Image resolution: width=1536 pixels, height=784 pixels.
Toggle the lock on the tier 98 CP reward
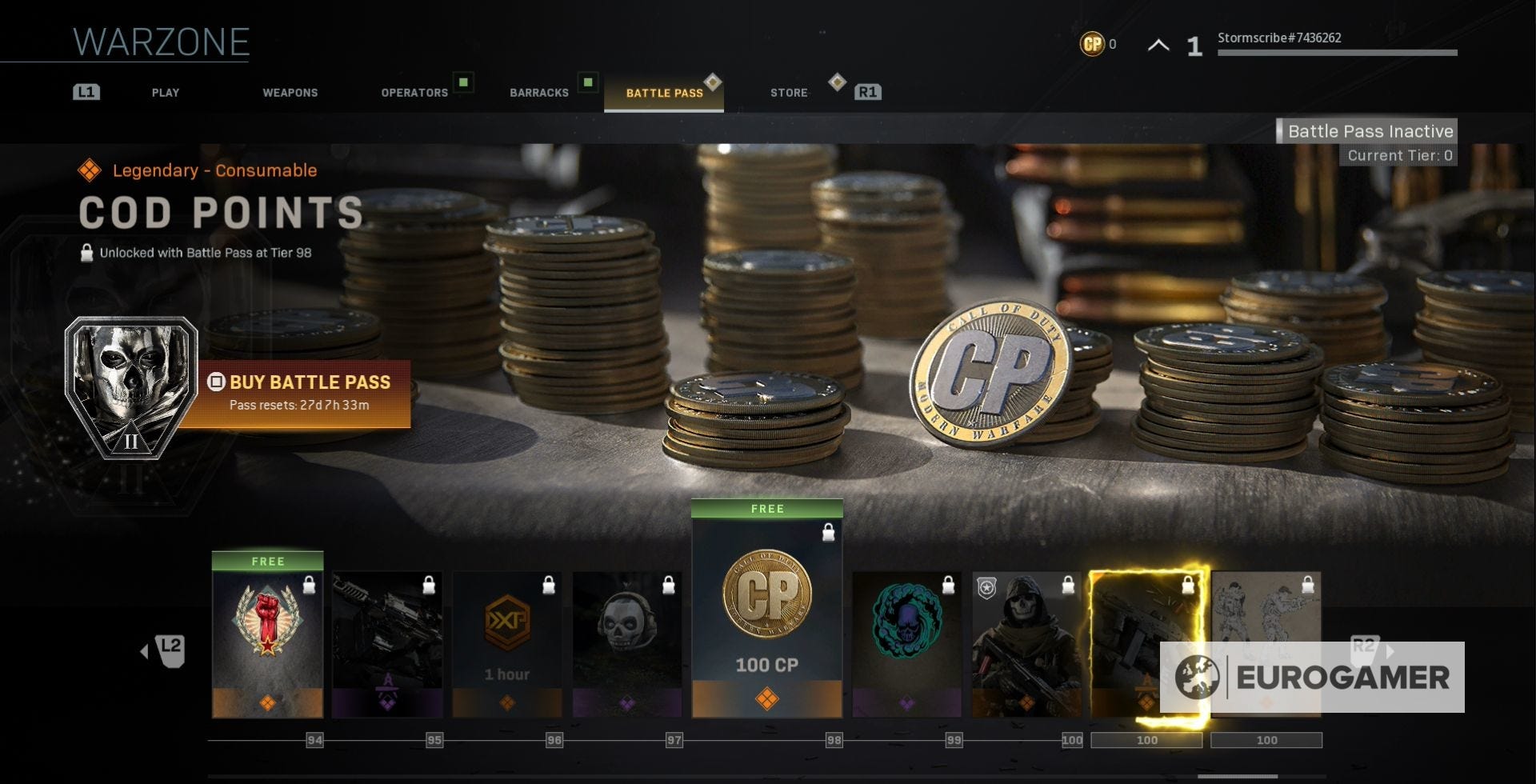coord(828,530)
